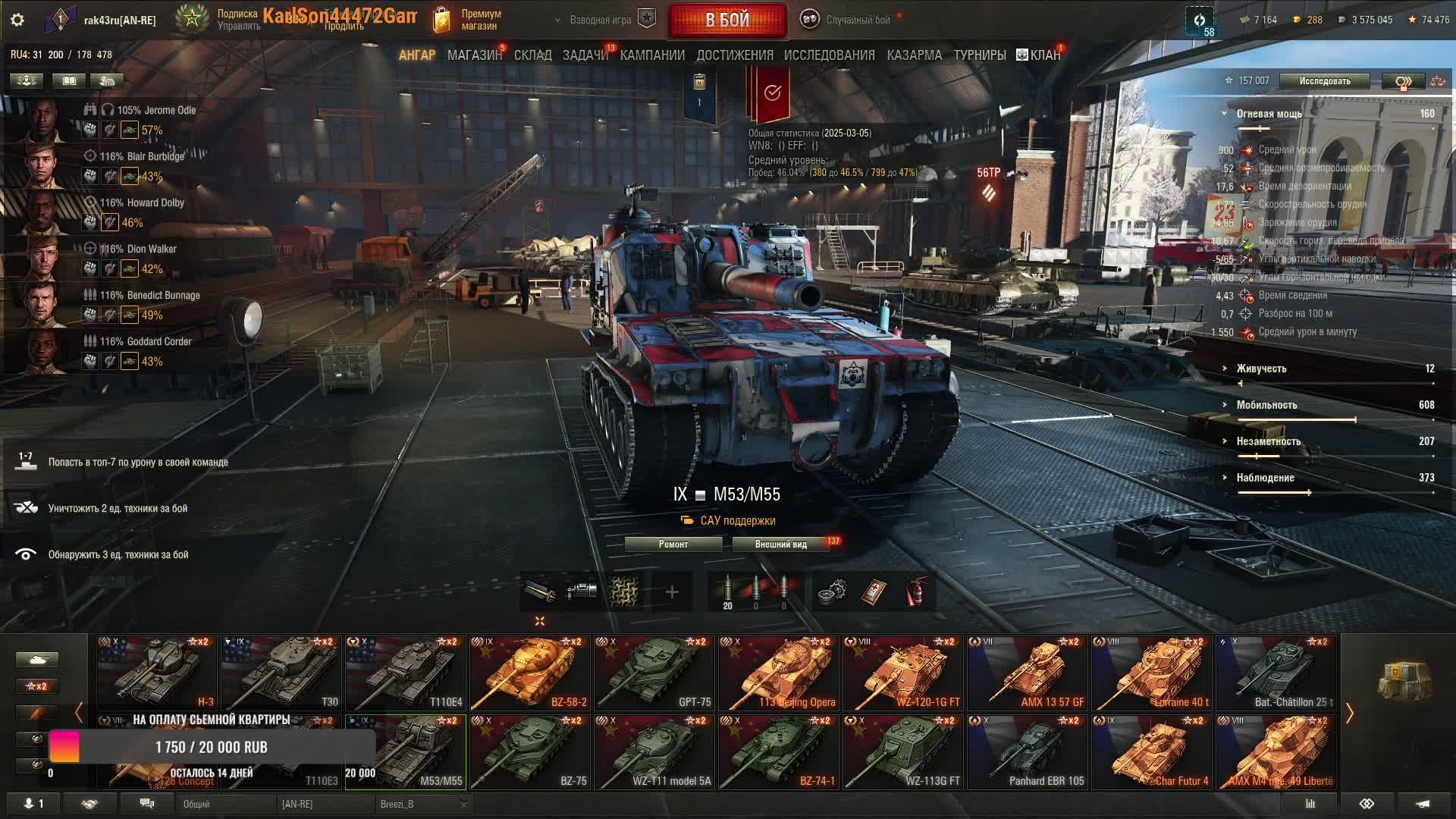The height and width of the screenshot is (819, 1456).
Task: Switch to the МАГАЗИН tab
Action: pyautogui.click(x=474, y=55)
